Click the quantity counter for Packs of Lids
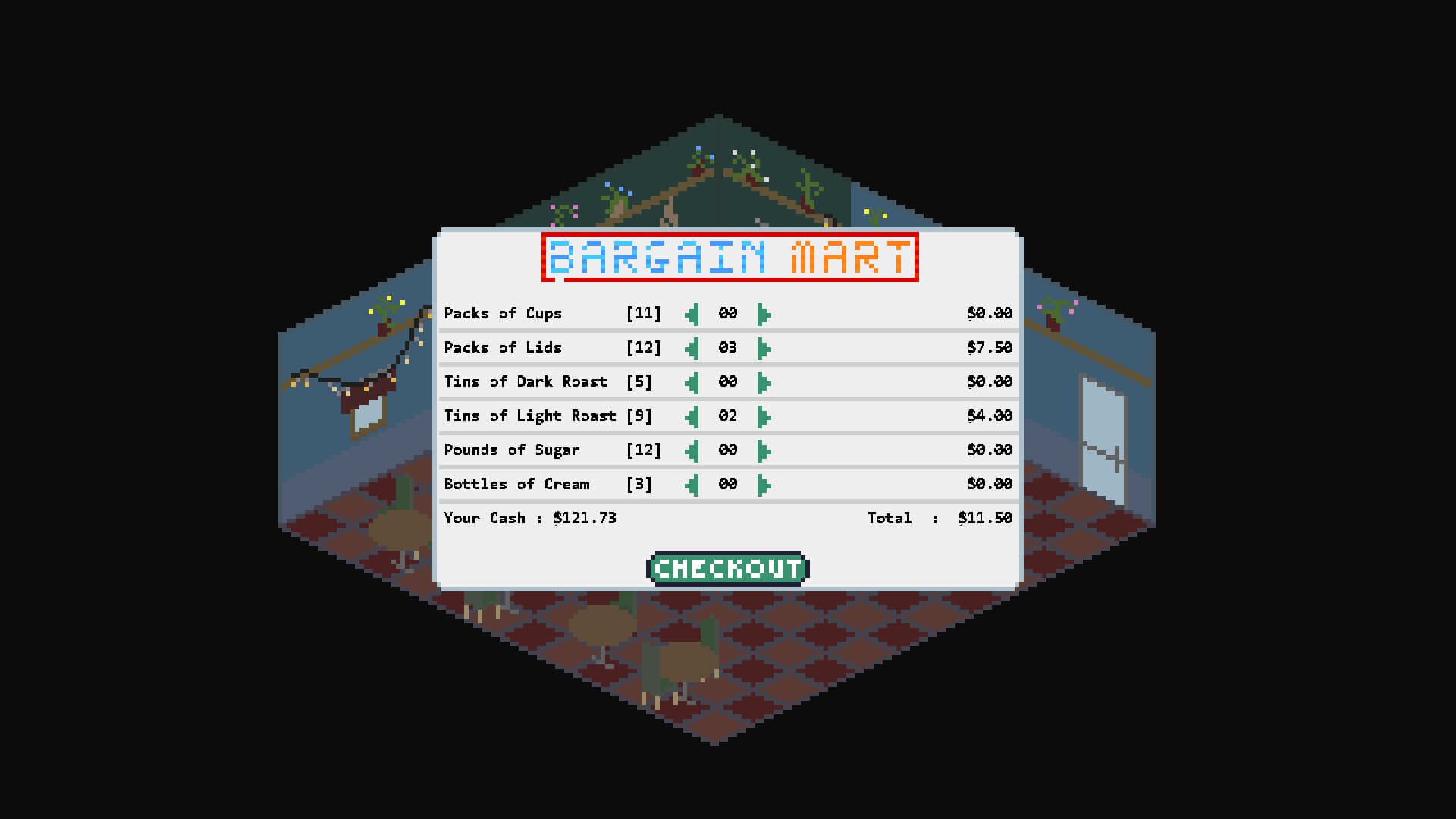Image resolution: width=1456 pixels, height=819 pixels. tap(728, 347)
